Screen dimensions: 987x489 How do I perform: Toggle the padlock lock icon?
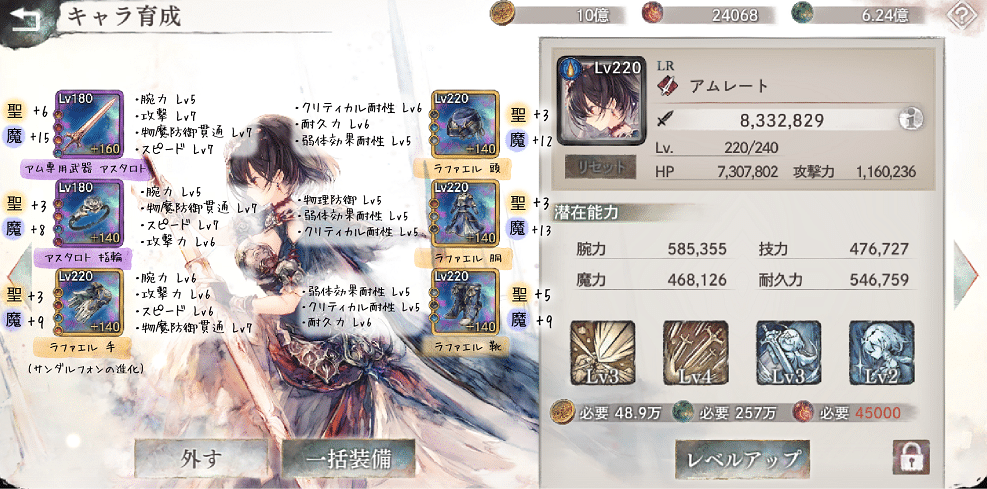910,458
